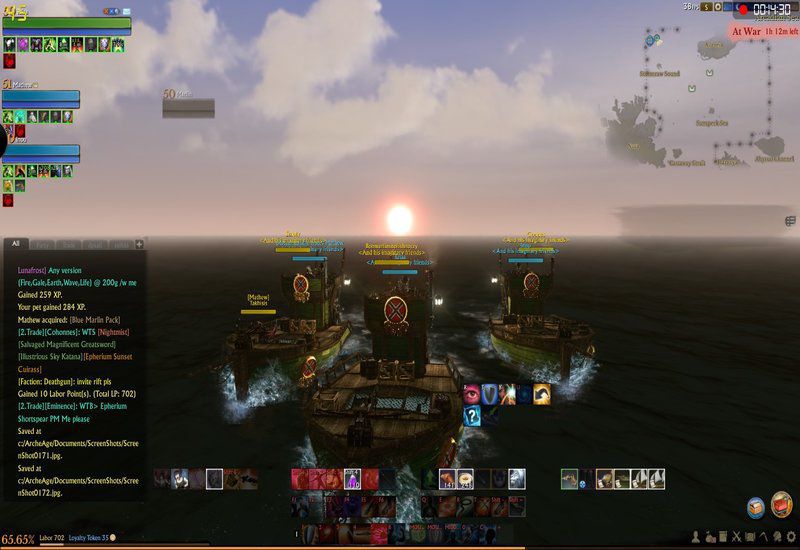This screenshot has height=550, width=800.
Task: Toggle the quest list icon beside map
Action: [791, 221]
